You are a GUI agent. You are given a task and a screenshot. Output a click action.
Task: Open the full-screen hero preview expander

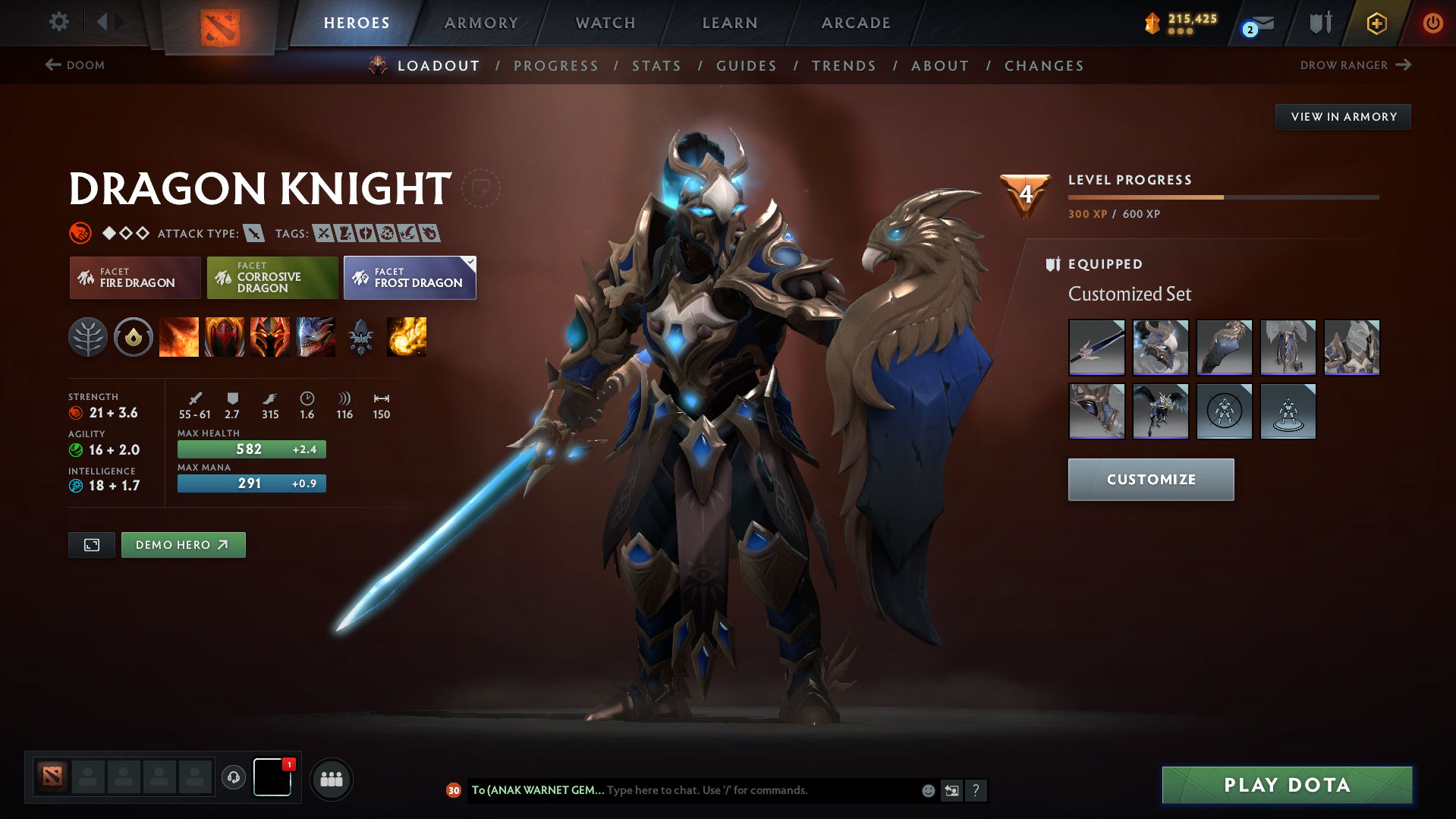click(91, 544)
